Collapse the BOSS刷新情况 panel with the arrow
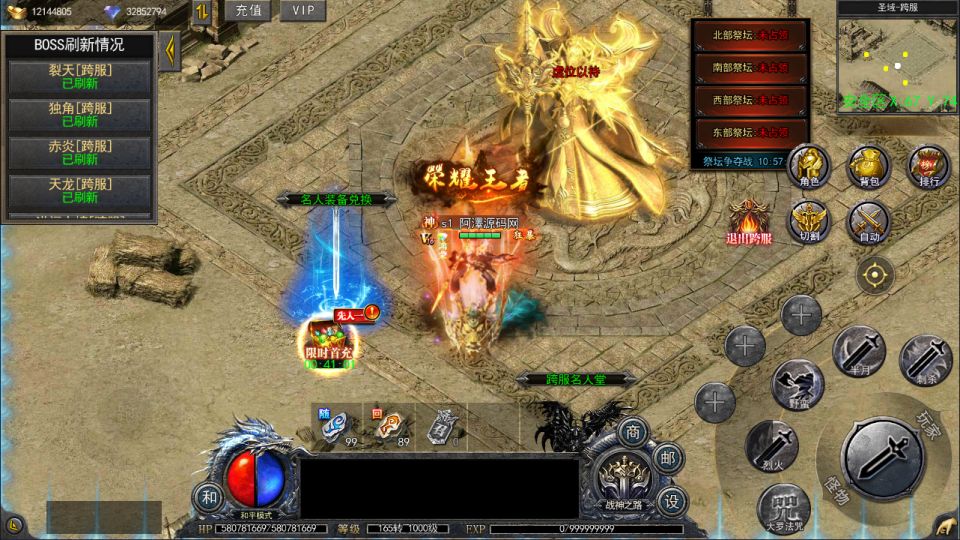The width and height of the screenshot is (960, 540). [170, 48]
